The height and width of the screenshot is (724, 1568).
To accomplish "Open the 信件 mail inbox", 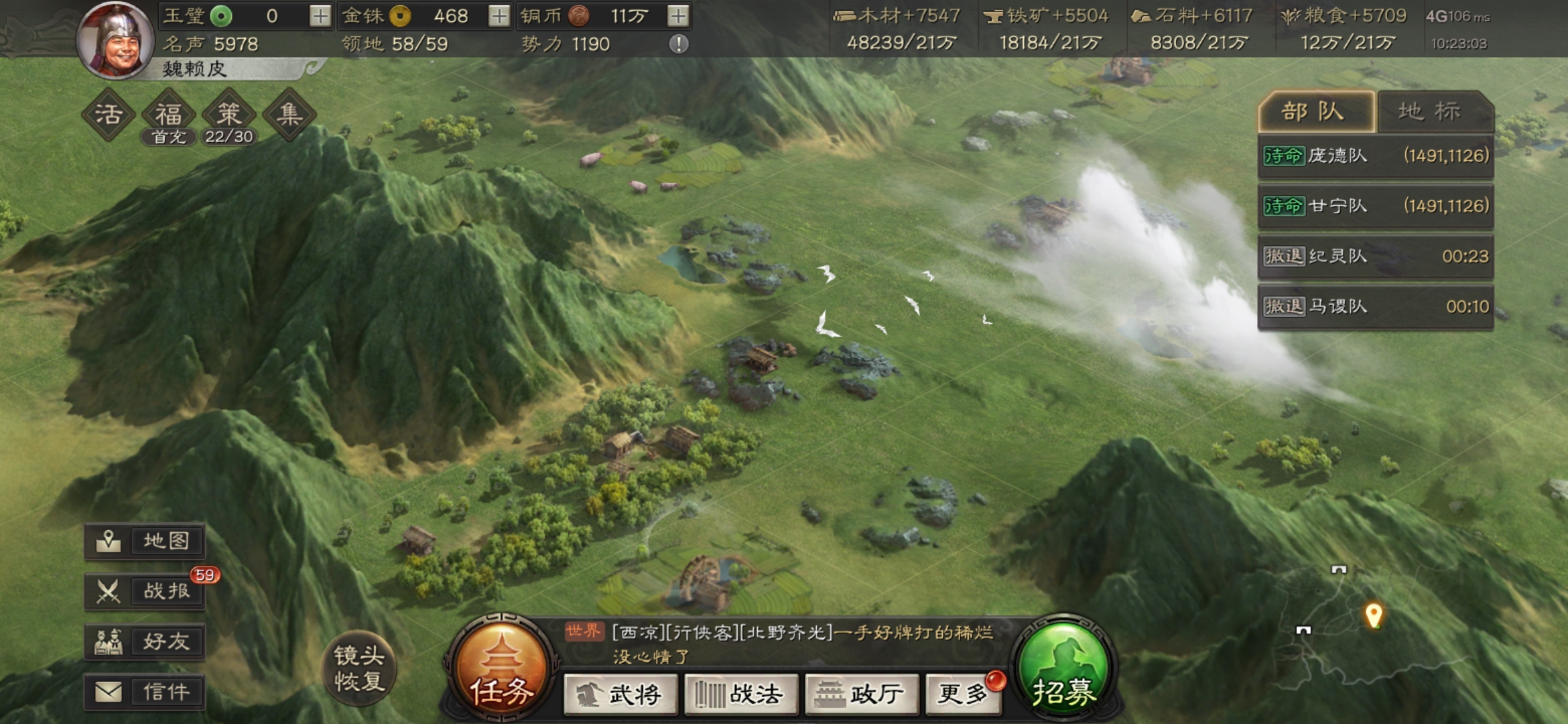I will 145,692.
